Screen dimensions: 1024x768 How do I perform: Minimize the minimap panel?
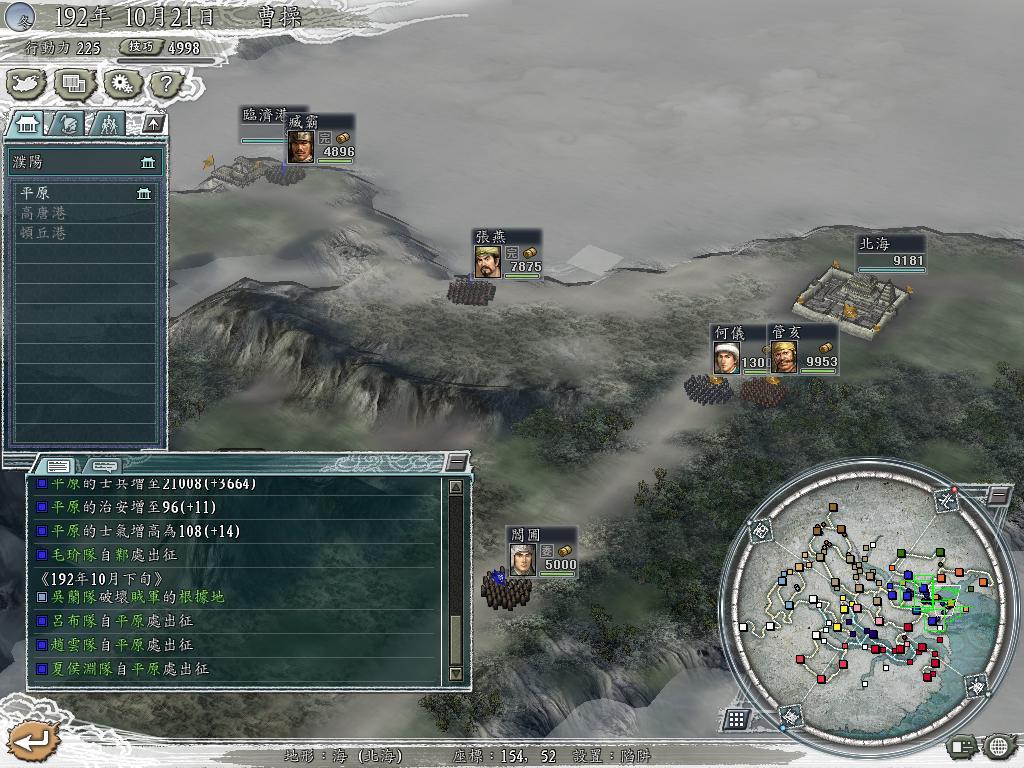998,495
